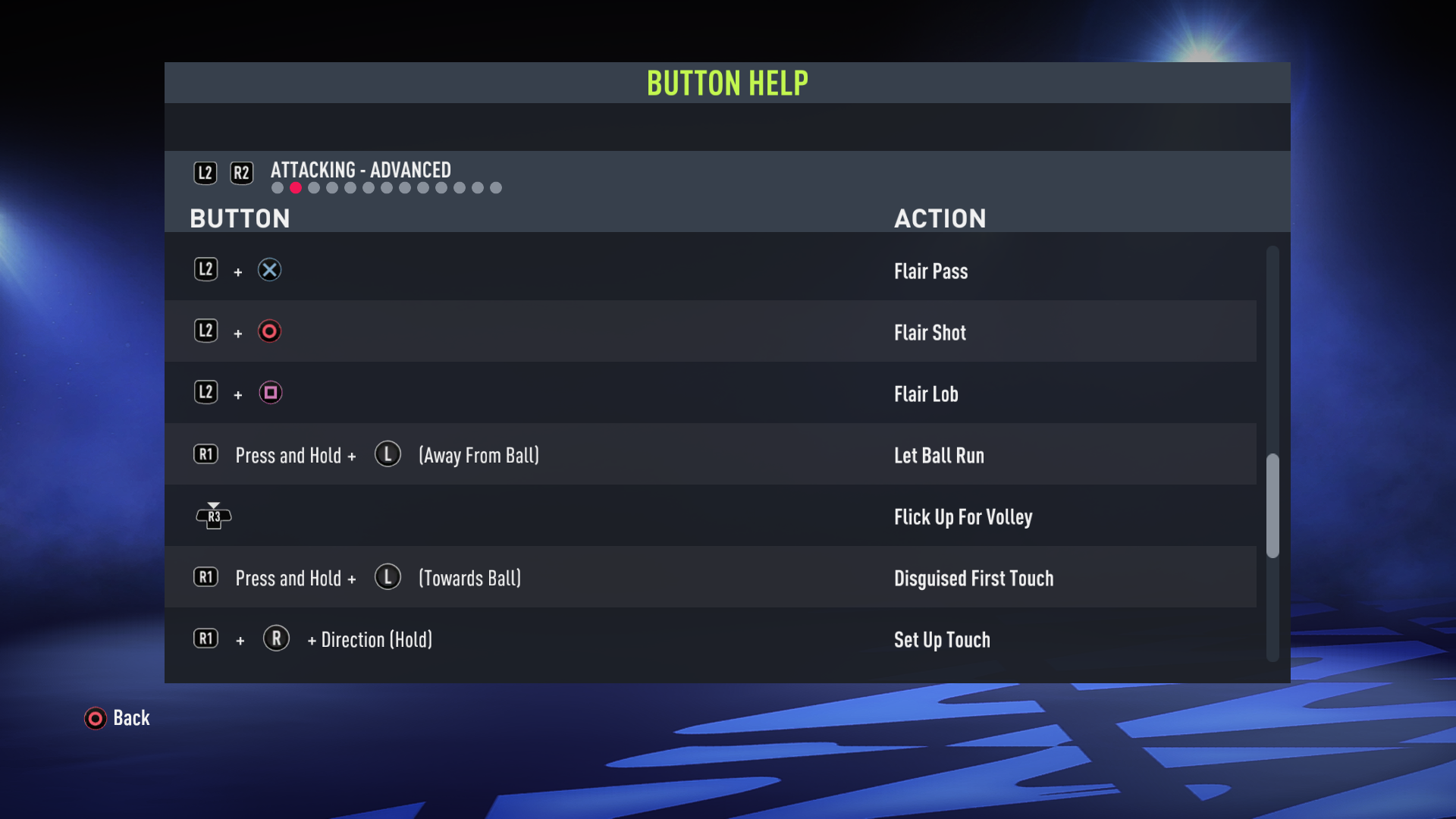Screen dimensions: 1456x819
Task: Select the R2 shoulder button icon at top
Action: click(x=242, y=172)
